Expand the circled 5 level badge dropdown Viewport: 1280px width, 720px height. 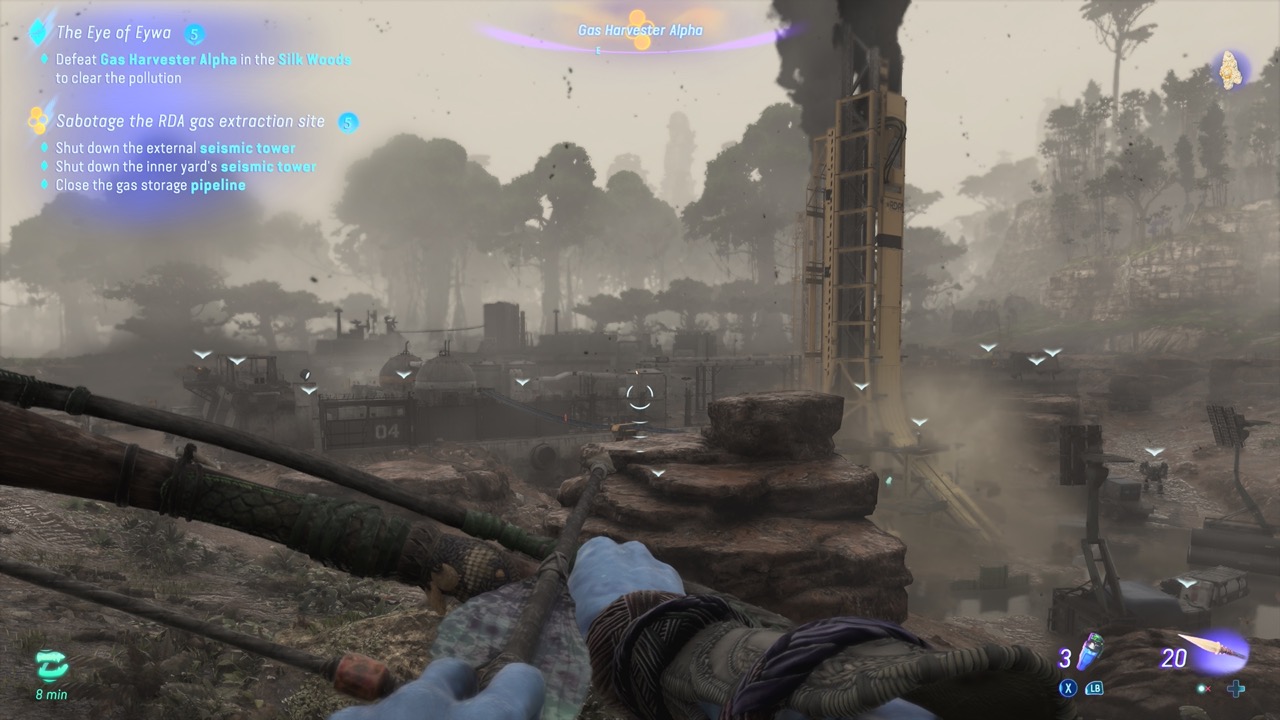[195, 32]
